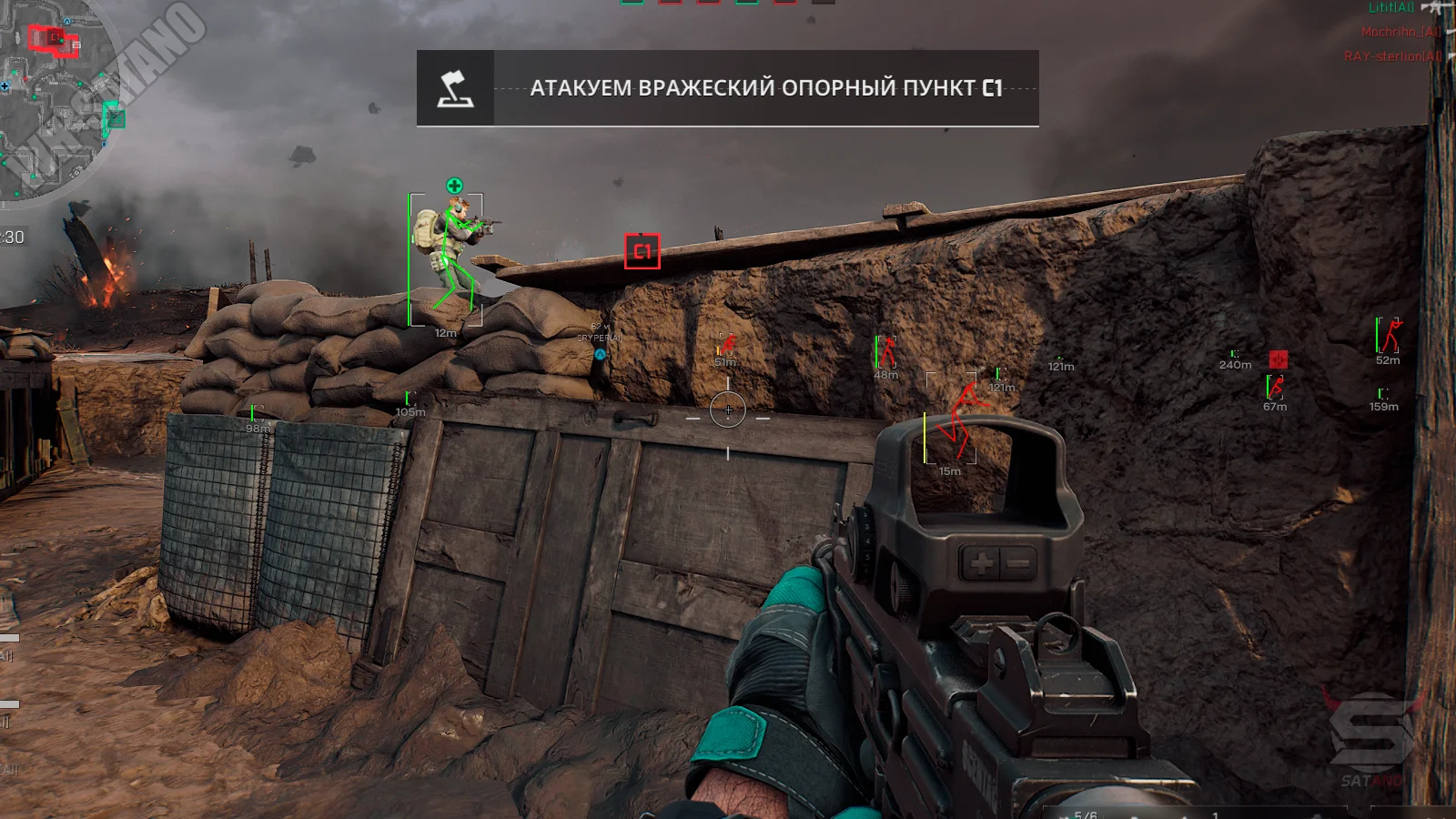Image resolution: width=1456 pixels, height=819 pixels.
Task: Select the red C1 objective marker
Action: (642, 252)
